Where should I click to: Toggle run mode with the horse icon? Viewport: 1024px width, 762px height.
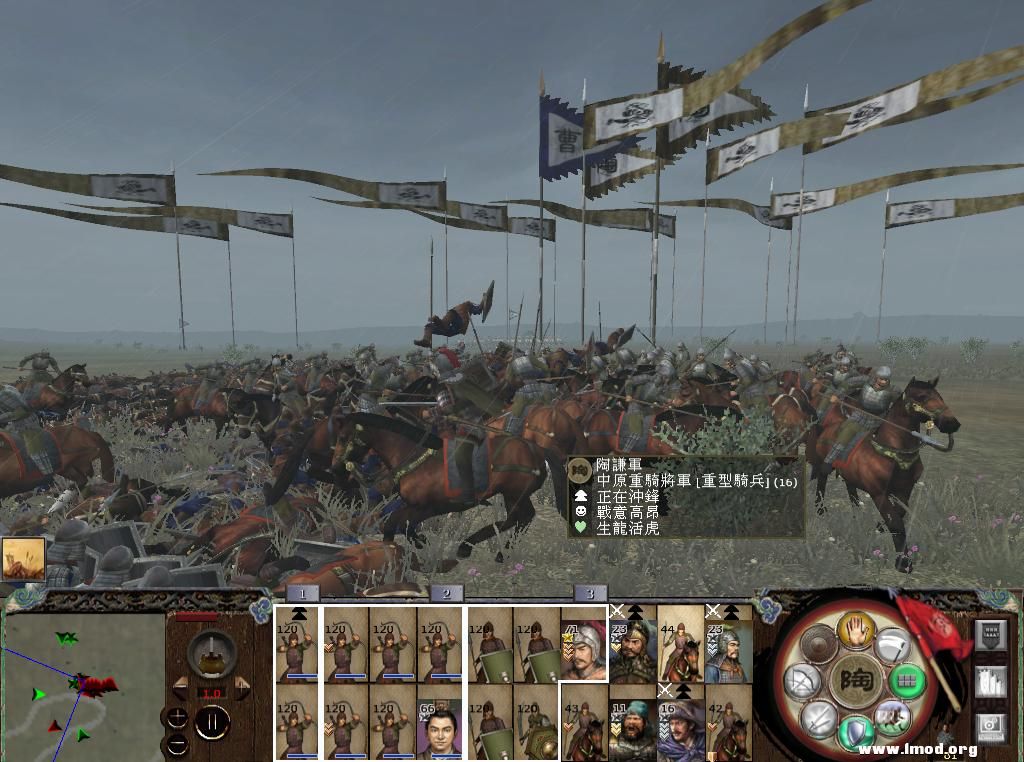tap(891, 717)
